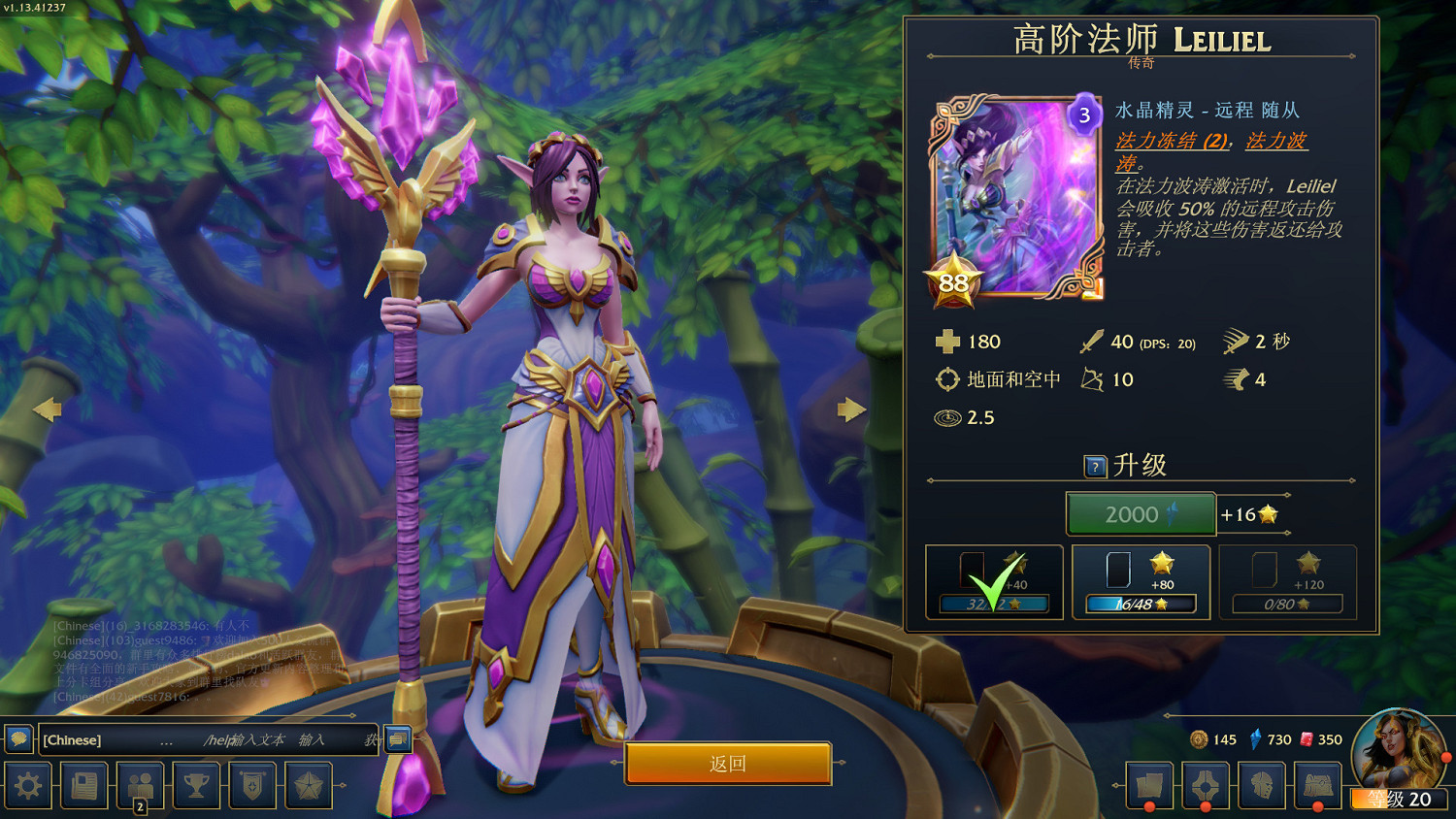Toggle the chat bubble icon
The image size is (1456, 819).
[x=16, y=739]
